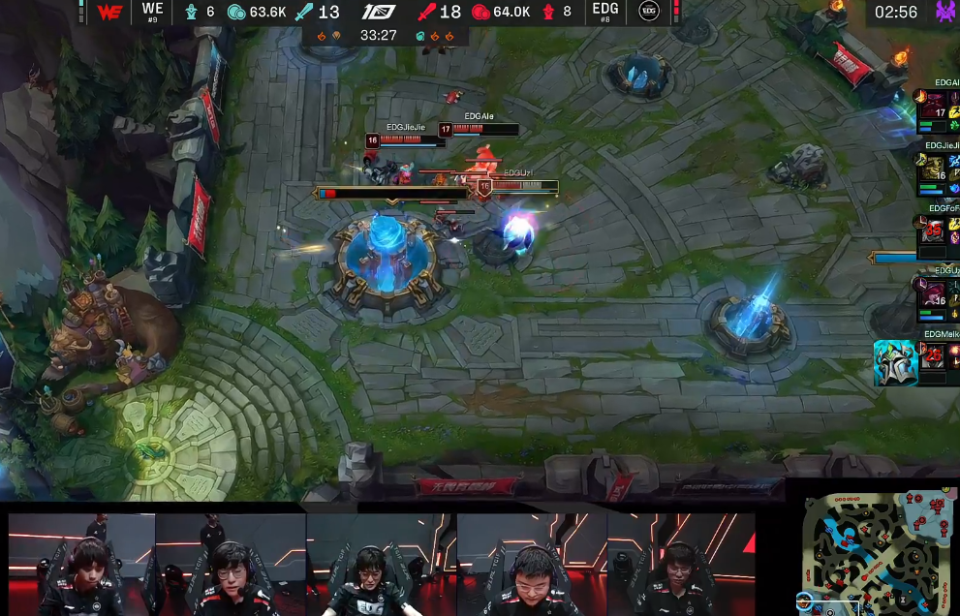Viewport: 960px width, 616px height.
Task: Click the purple Baron icon beside 02:56
Action: coord(944,12)
